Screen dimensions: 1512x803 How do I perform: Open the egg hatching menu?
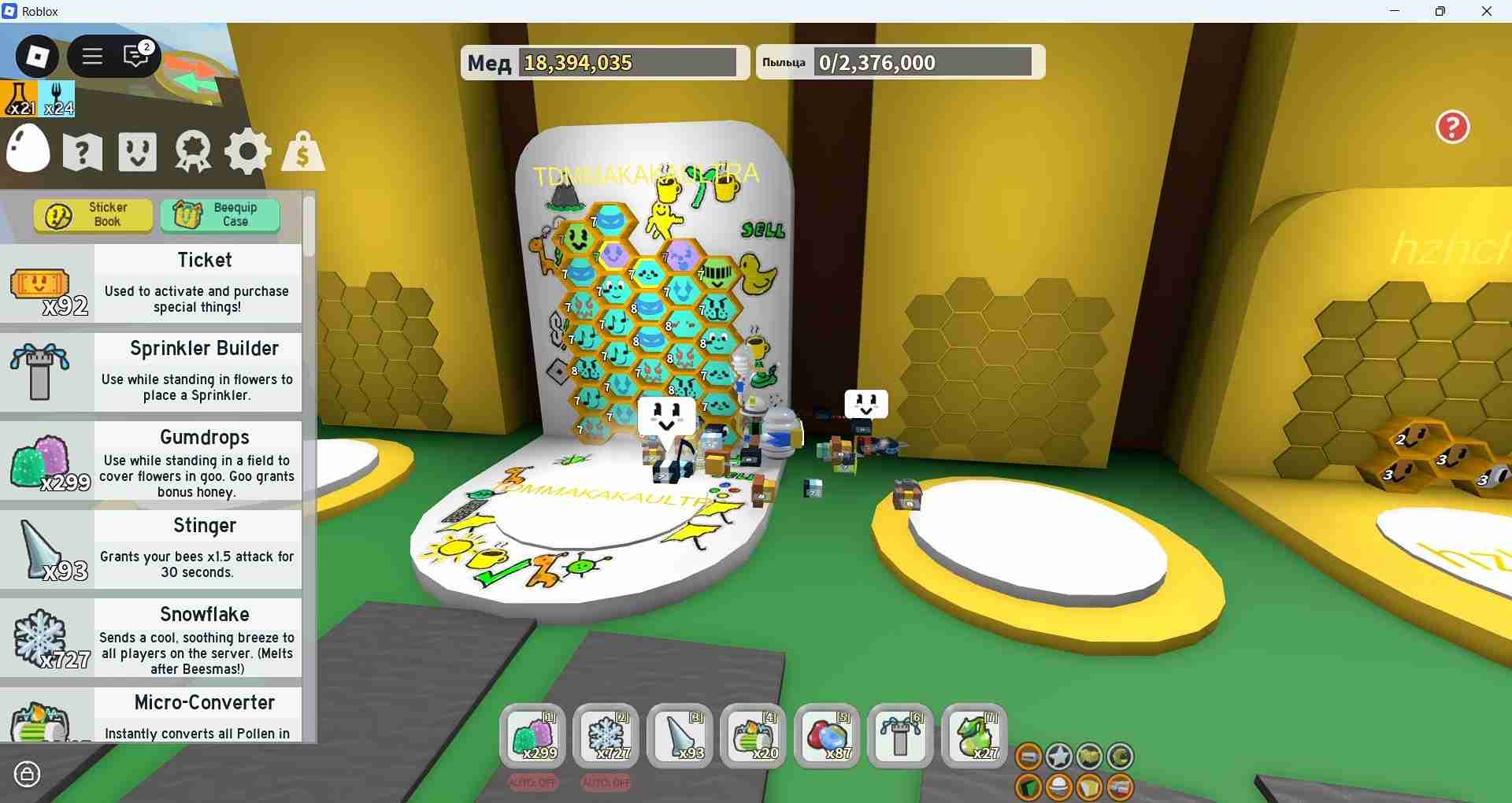click(28, 150)
